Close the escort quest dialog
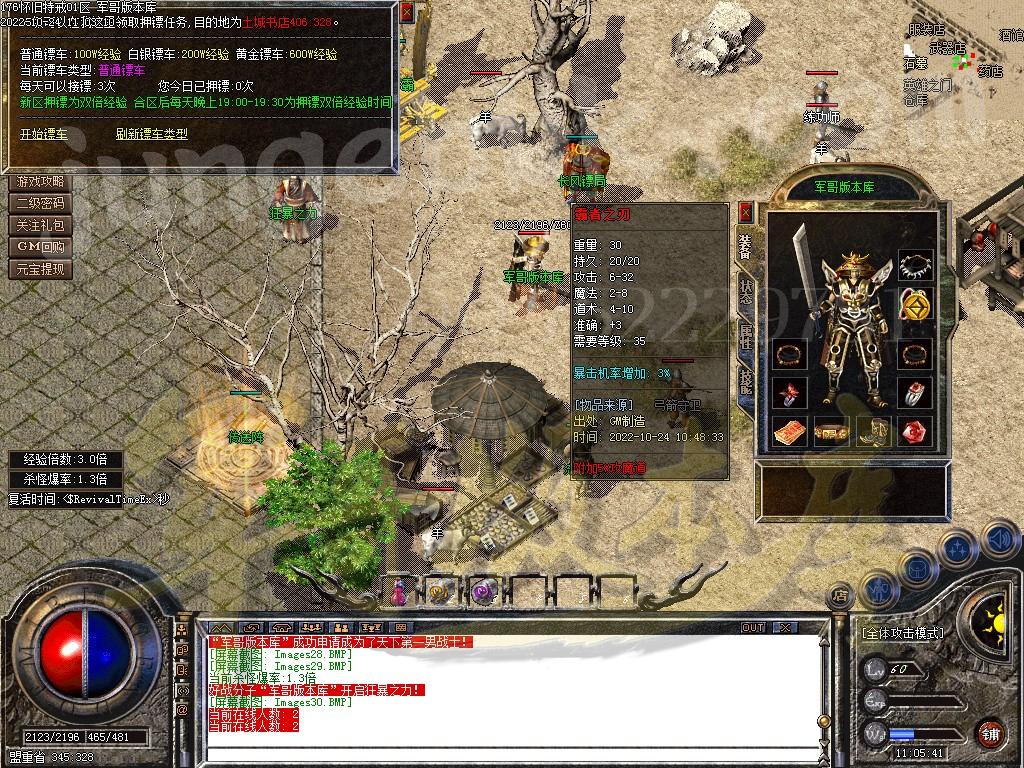The height and width of the screenshot is (768, 1024). click(406, 13)
